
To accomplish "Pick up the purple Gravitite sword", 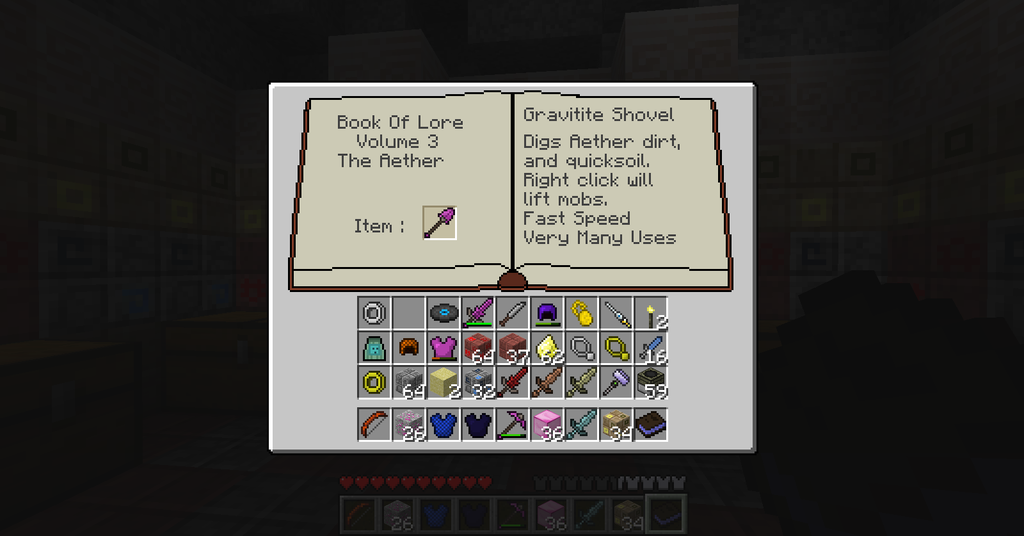I will tap(477, 314).
